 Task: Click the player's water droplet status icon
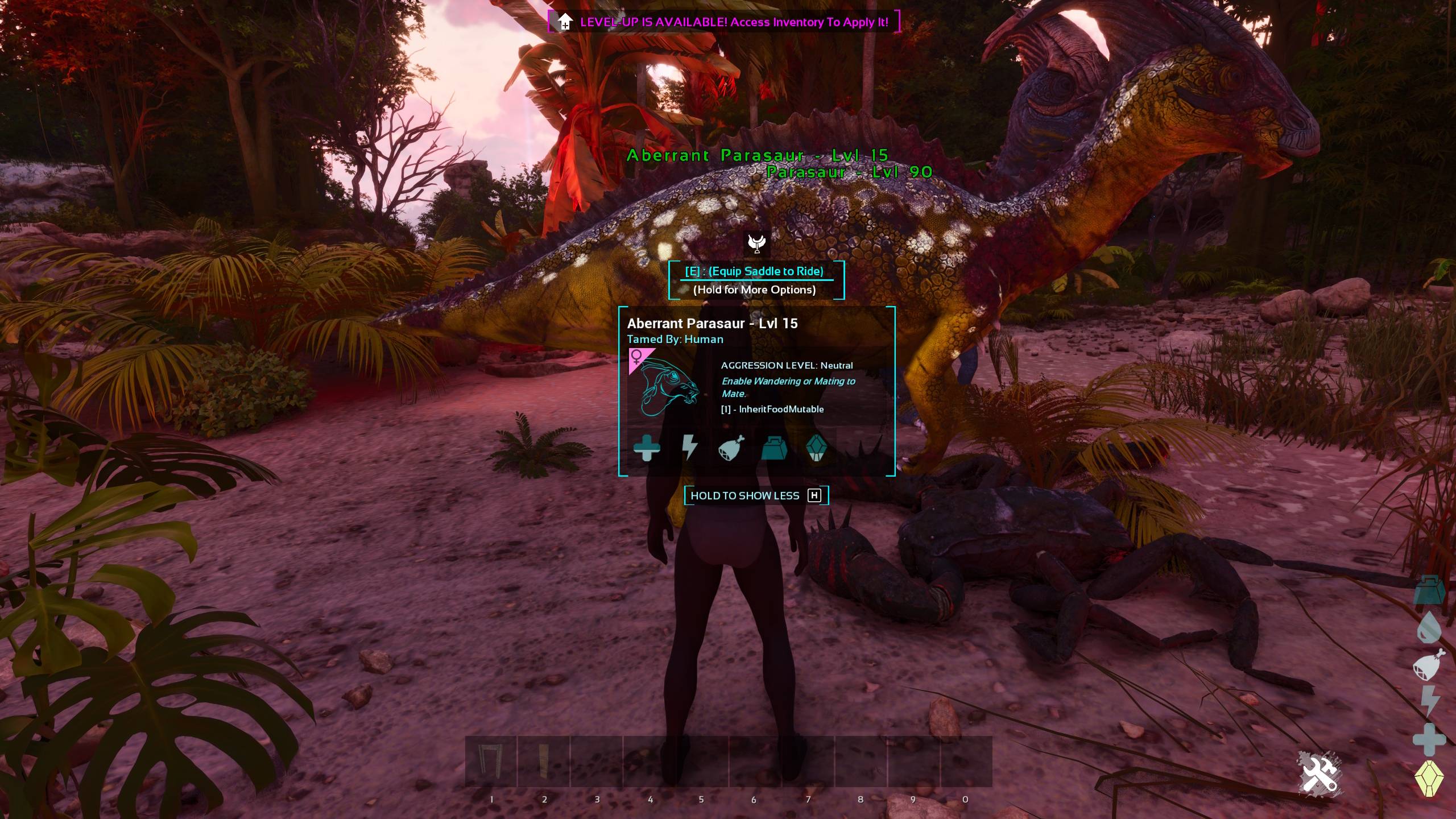[x=1429, y=627]
